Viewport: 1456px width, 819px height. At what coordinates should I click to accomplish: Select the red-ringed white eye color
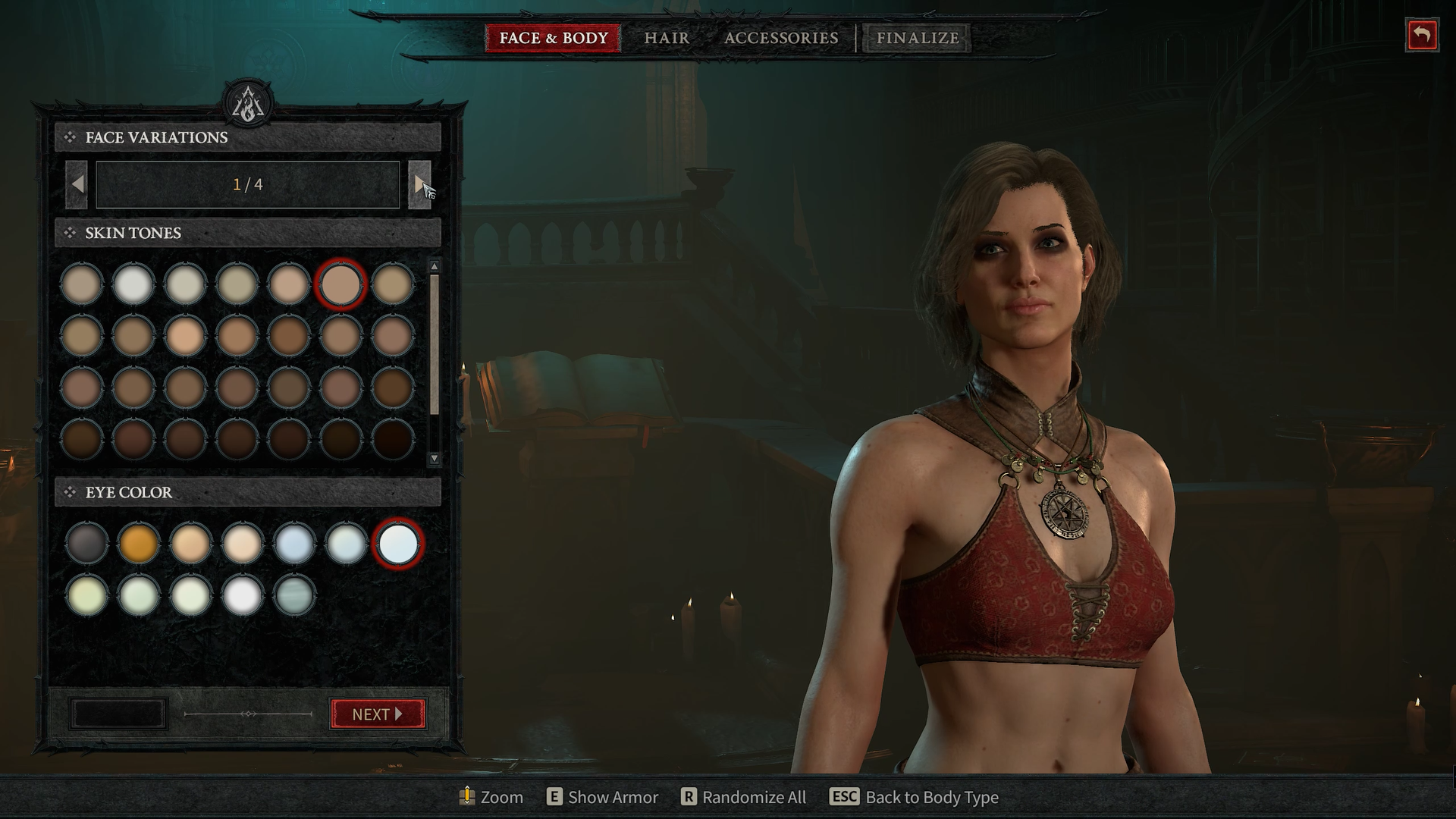coord(398,543)
